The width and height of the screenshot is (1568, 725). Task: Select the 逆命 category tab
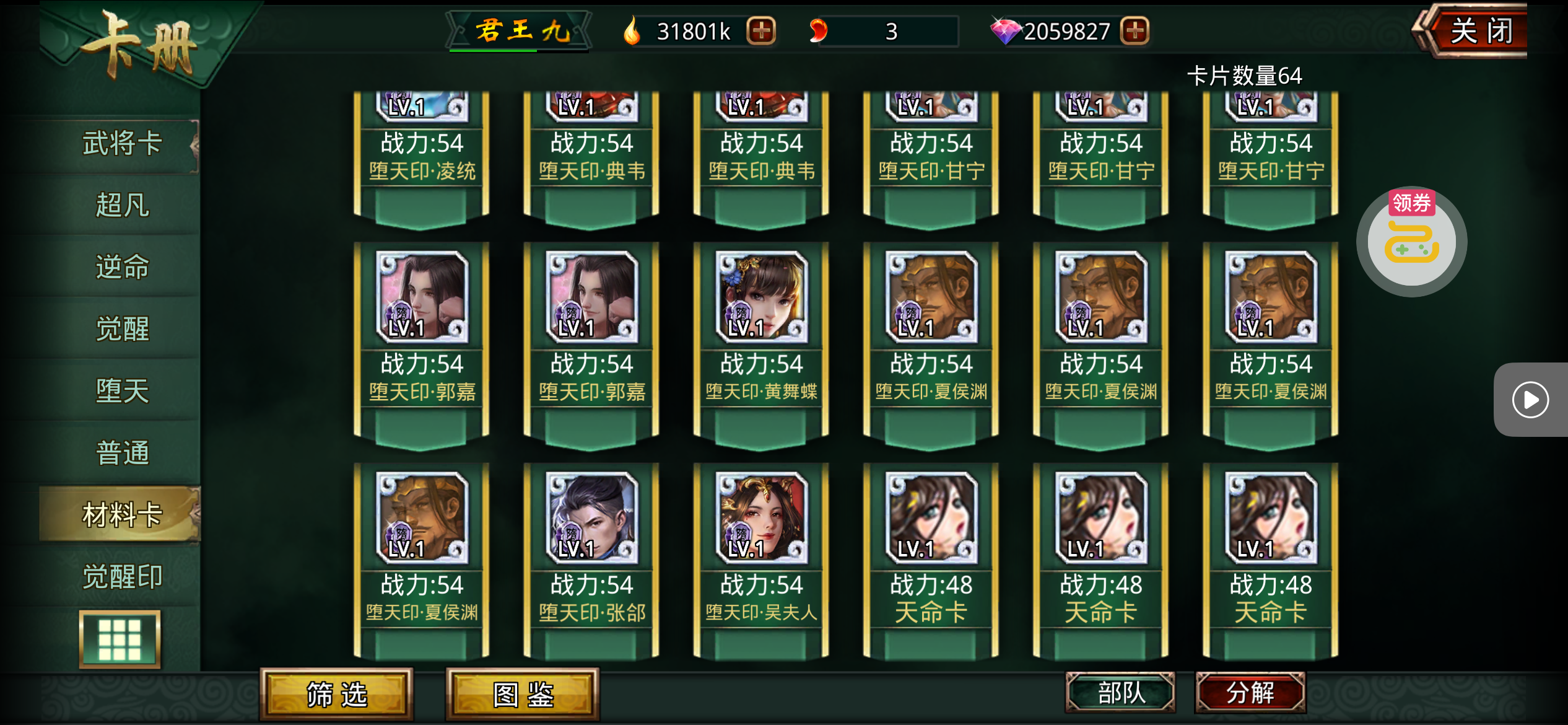point(122,267)
